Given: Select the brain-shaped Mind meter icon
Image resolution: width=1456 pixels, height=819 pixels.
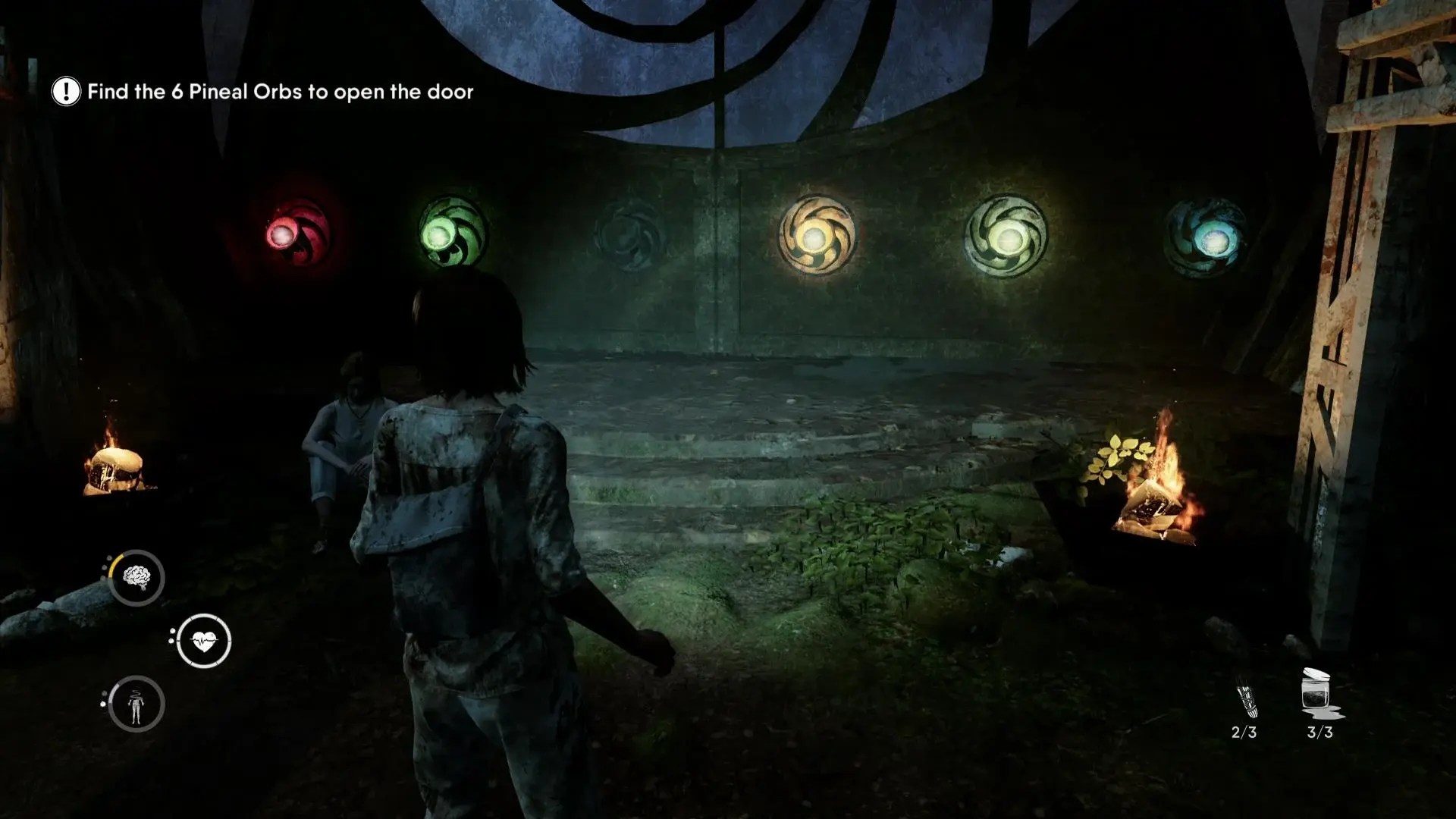Looking at the screenshot, I should [x=136, y=577].
